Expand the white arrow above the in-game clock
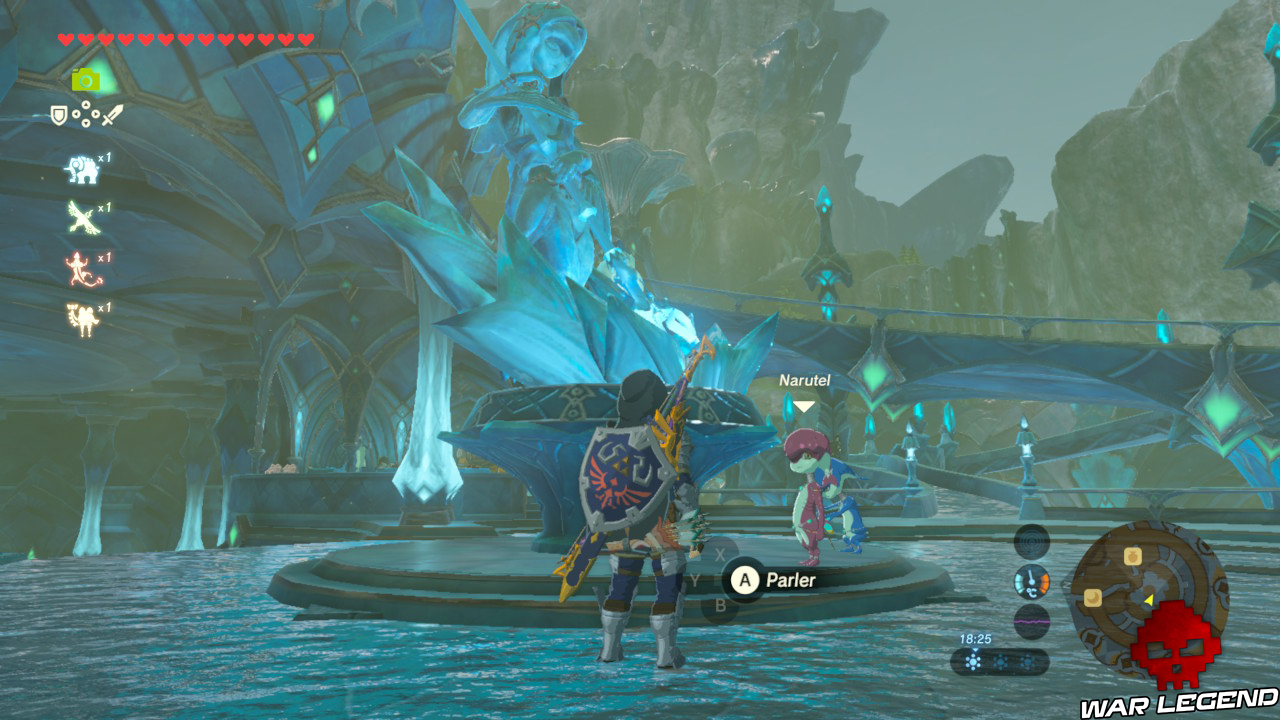The width and height of the screenshot is (1280, 720). pyautogui.click(x=974, y=650)
